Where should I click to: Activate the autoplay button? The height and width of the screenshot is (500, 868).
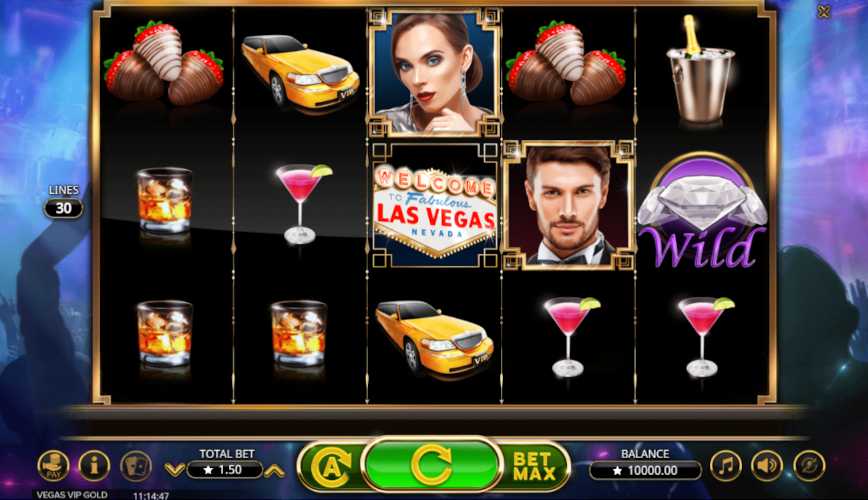point(329,466)
